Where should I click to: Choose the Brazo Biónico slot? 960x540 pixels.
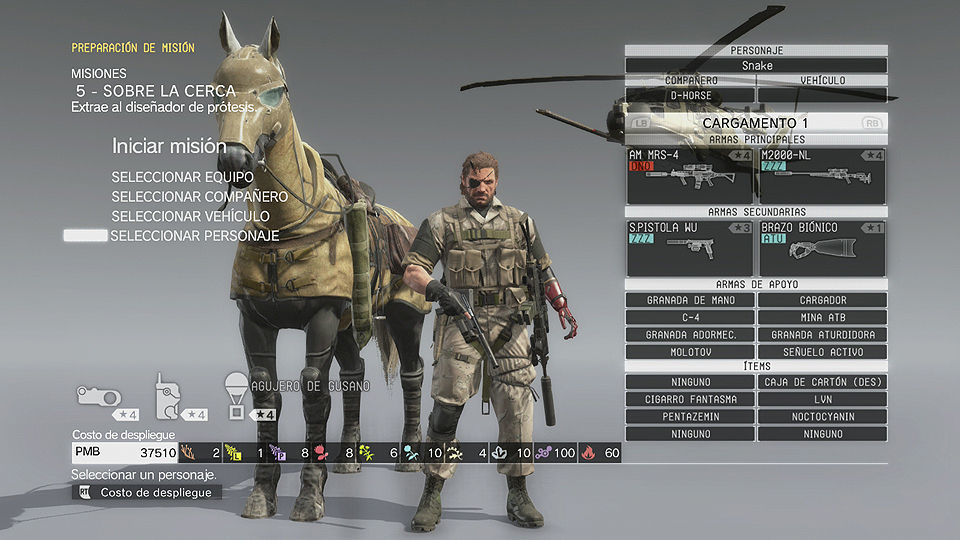(x=822, y=248)
